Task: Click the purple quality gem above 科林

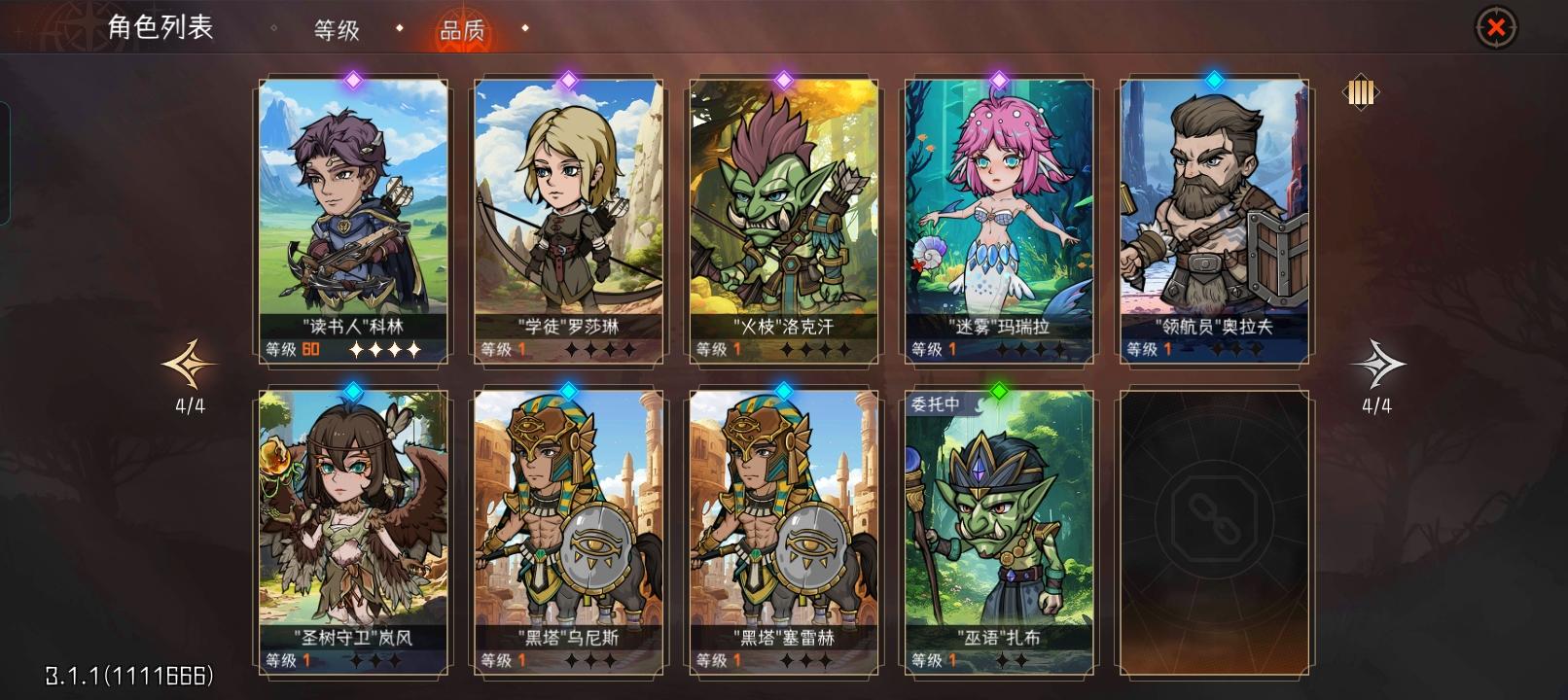Action: pos(351,80)
